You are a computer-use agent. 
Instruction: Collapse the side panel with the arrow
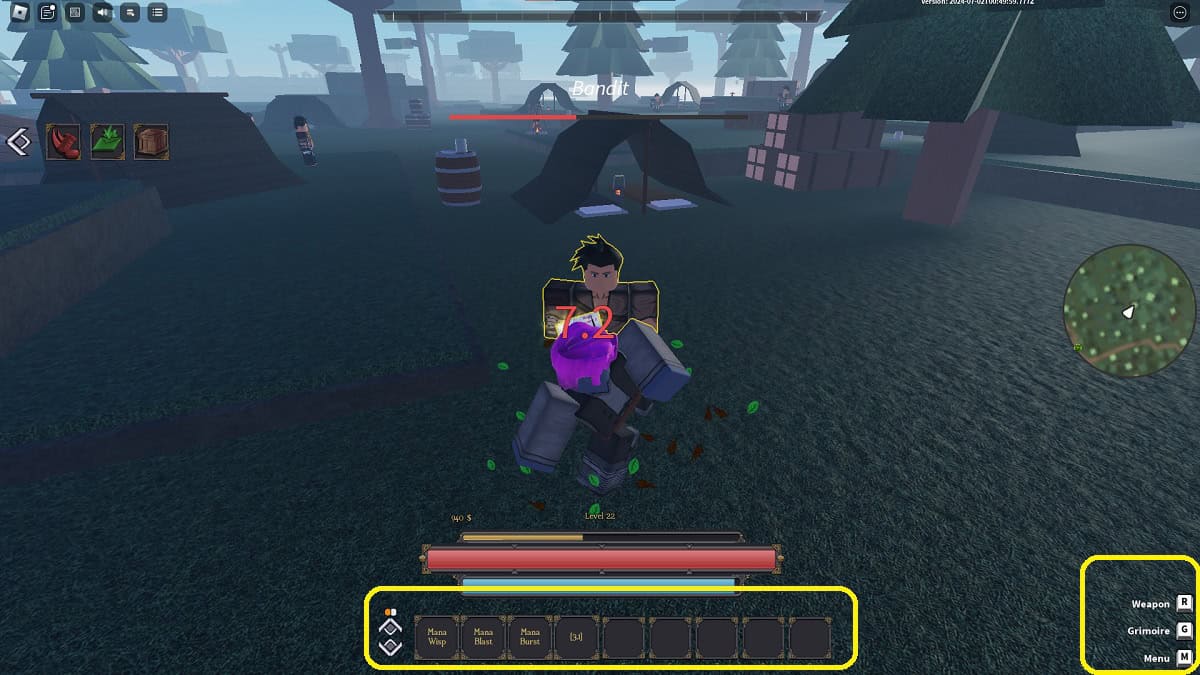[x=18, y=142]
